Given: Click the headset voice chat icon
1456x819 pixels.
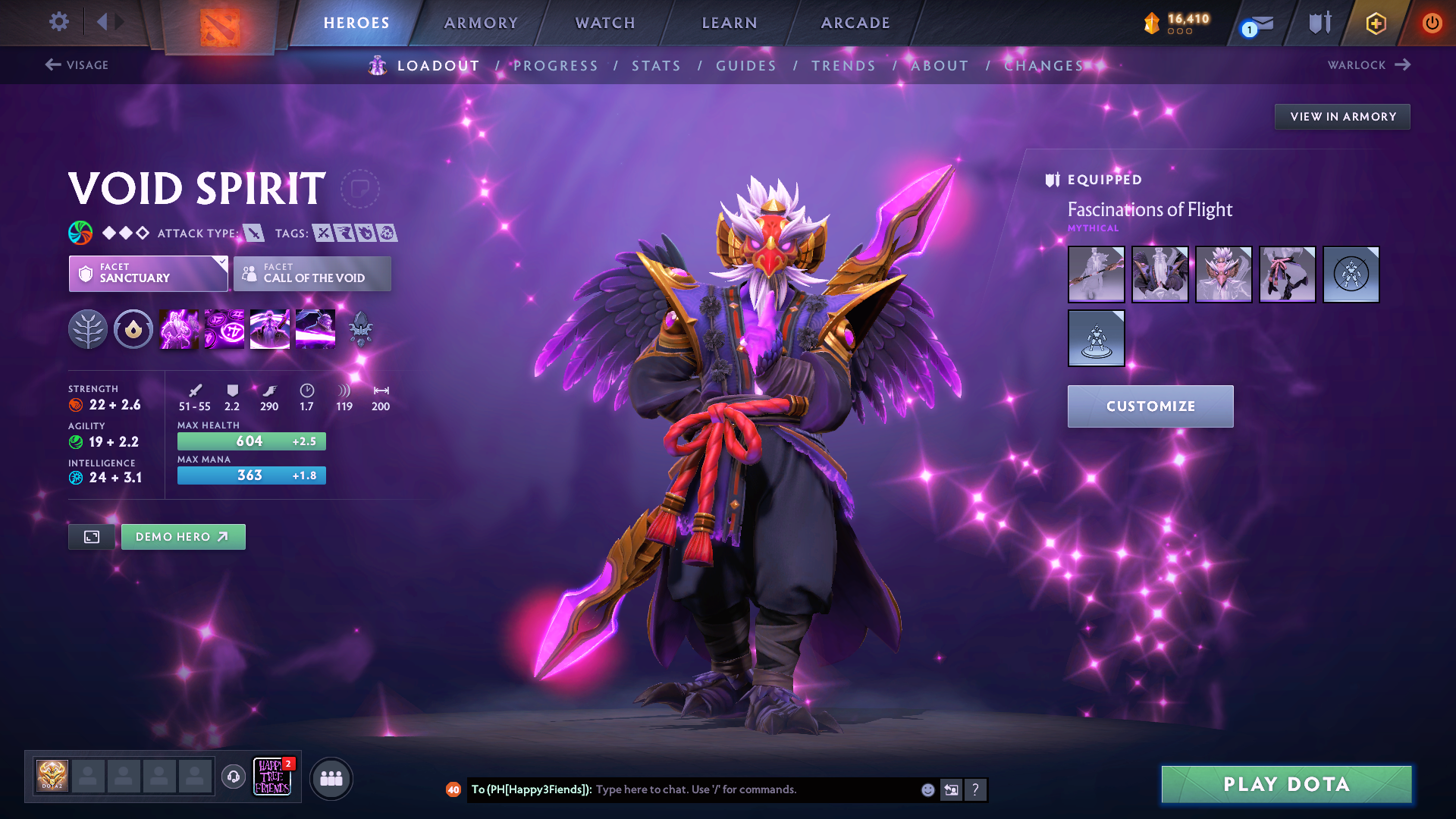Looking at the screenshot, I should [x=233, y=777].
